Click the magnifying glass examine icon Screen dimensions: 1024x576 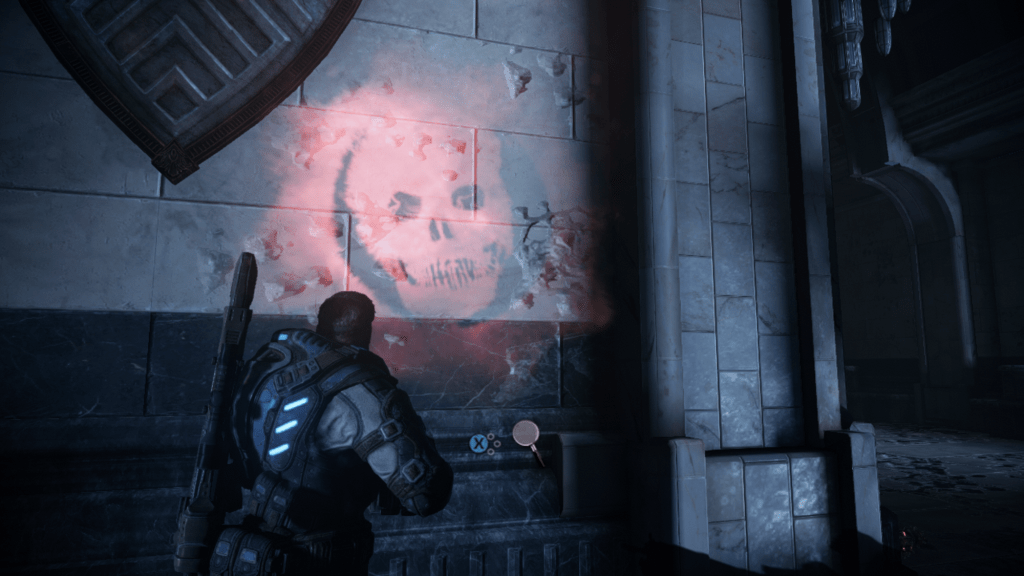point(526,435)
